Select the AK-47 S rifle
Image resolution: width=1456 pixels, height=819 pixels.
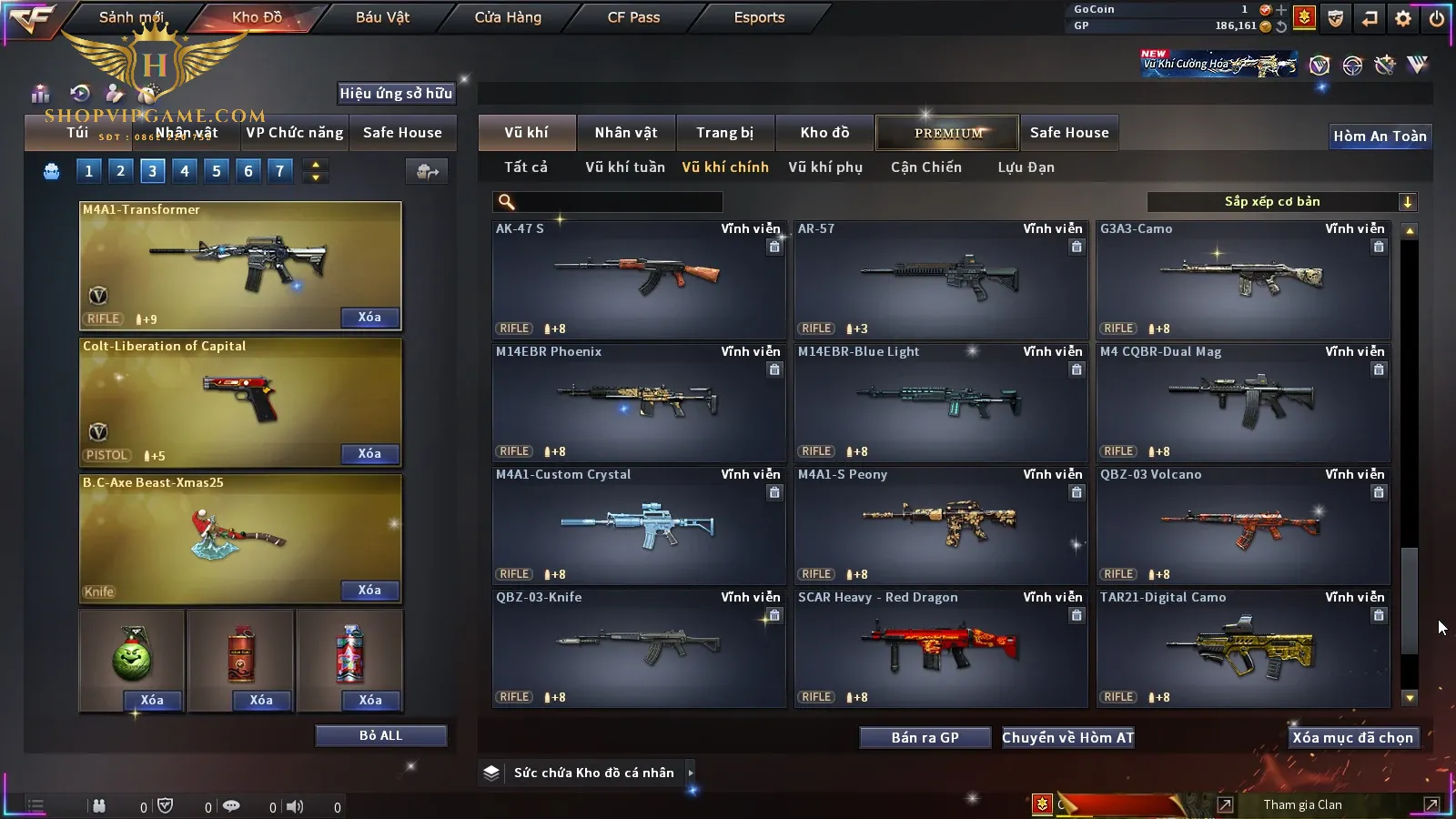638,279
